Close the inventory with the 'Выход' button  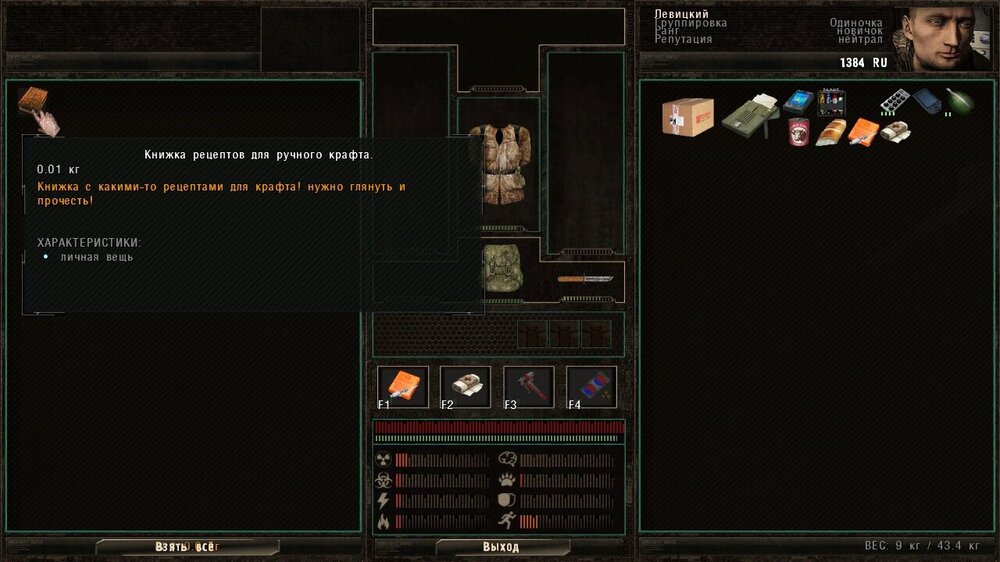[x=501, y=547]
